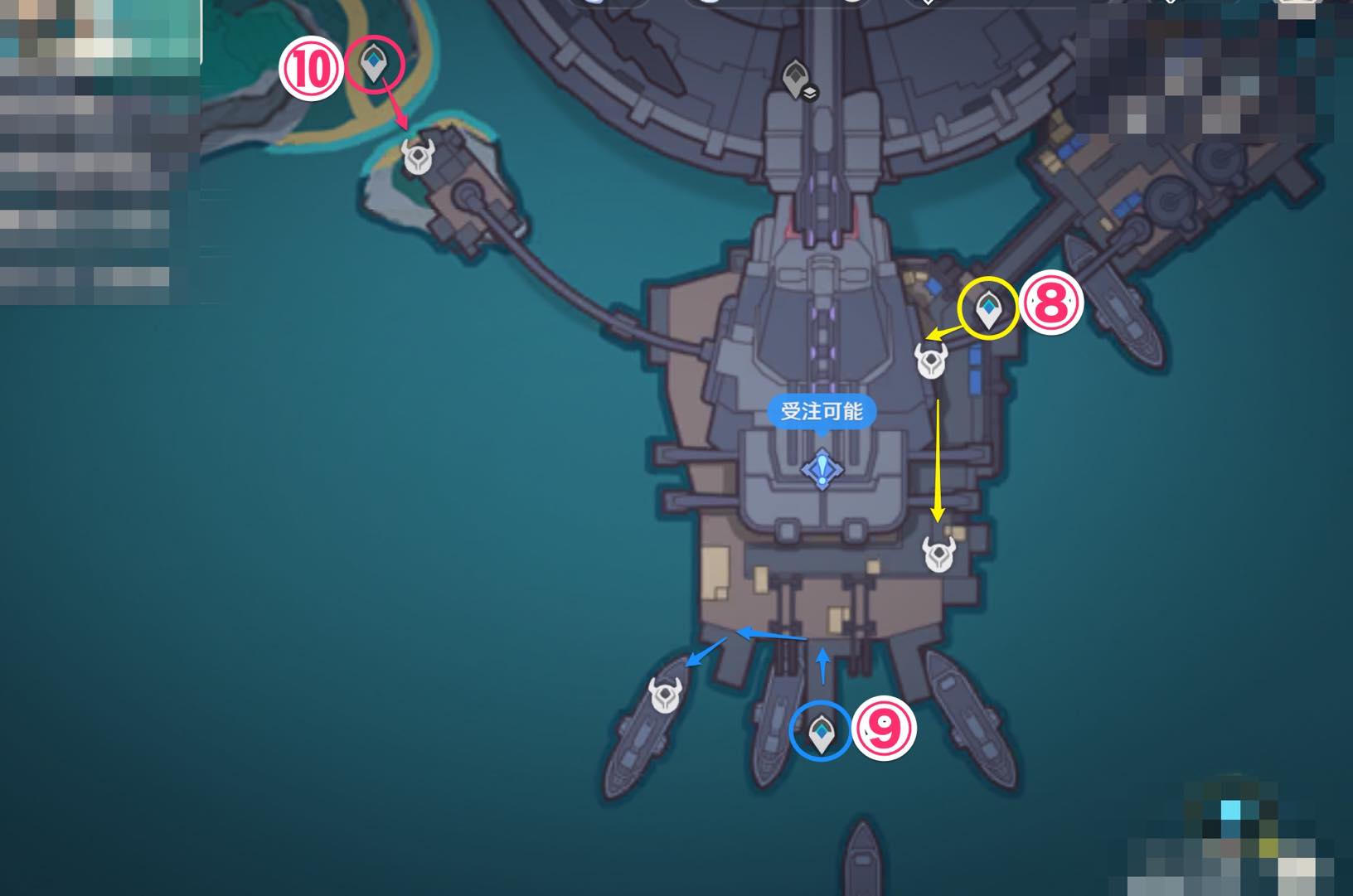Select the enemy marker below the long yellow arrow
Image resolution: width=1353 pixels, height=896 pixels.
point(939,554)
